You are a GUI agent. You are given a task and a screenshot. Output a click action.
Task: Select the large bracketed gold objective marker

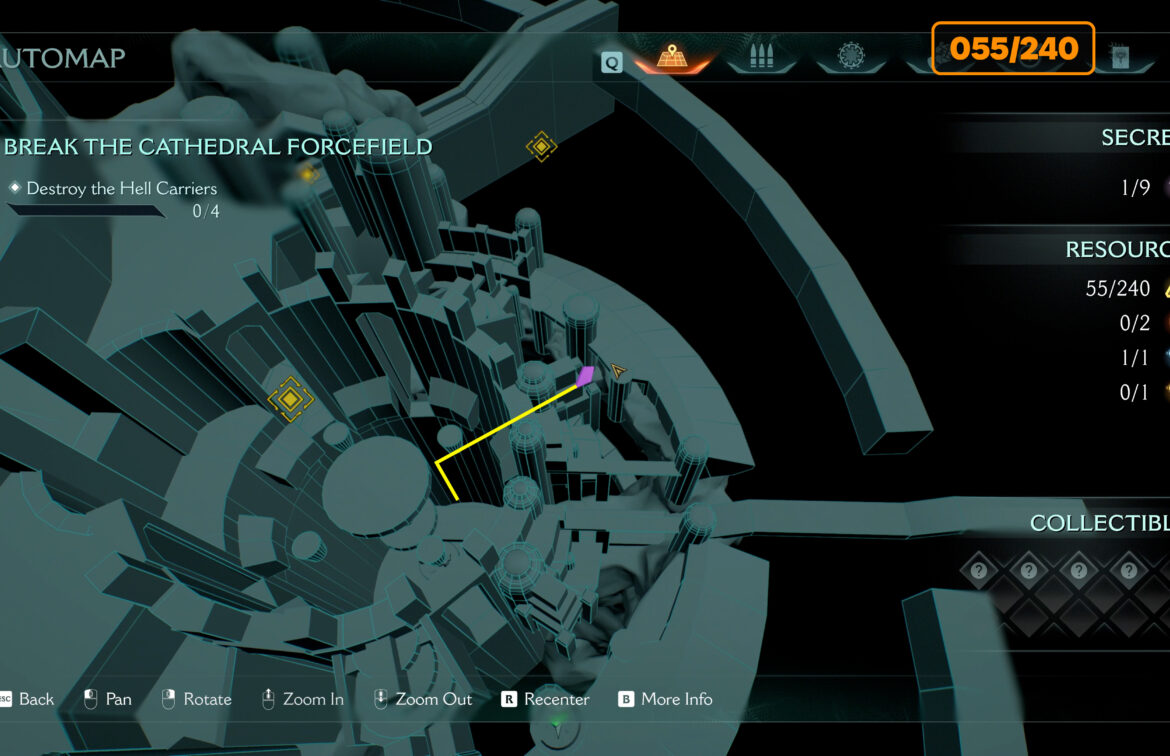290,400
